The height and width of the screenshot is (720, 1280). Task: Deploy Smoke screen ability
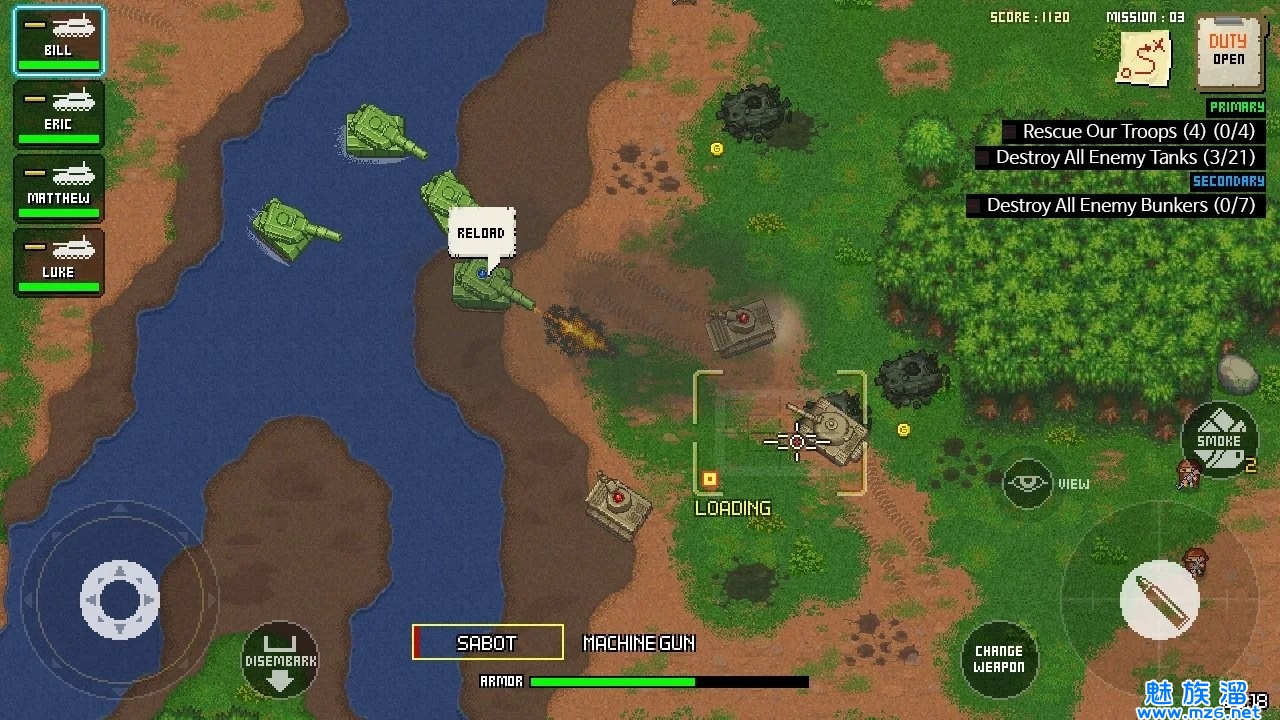pos(1218,440)
